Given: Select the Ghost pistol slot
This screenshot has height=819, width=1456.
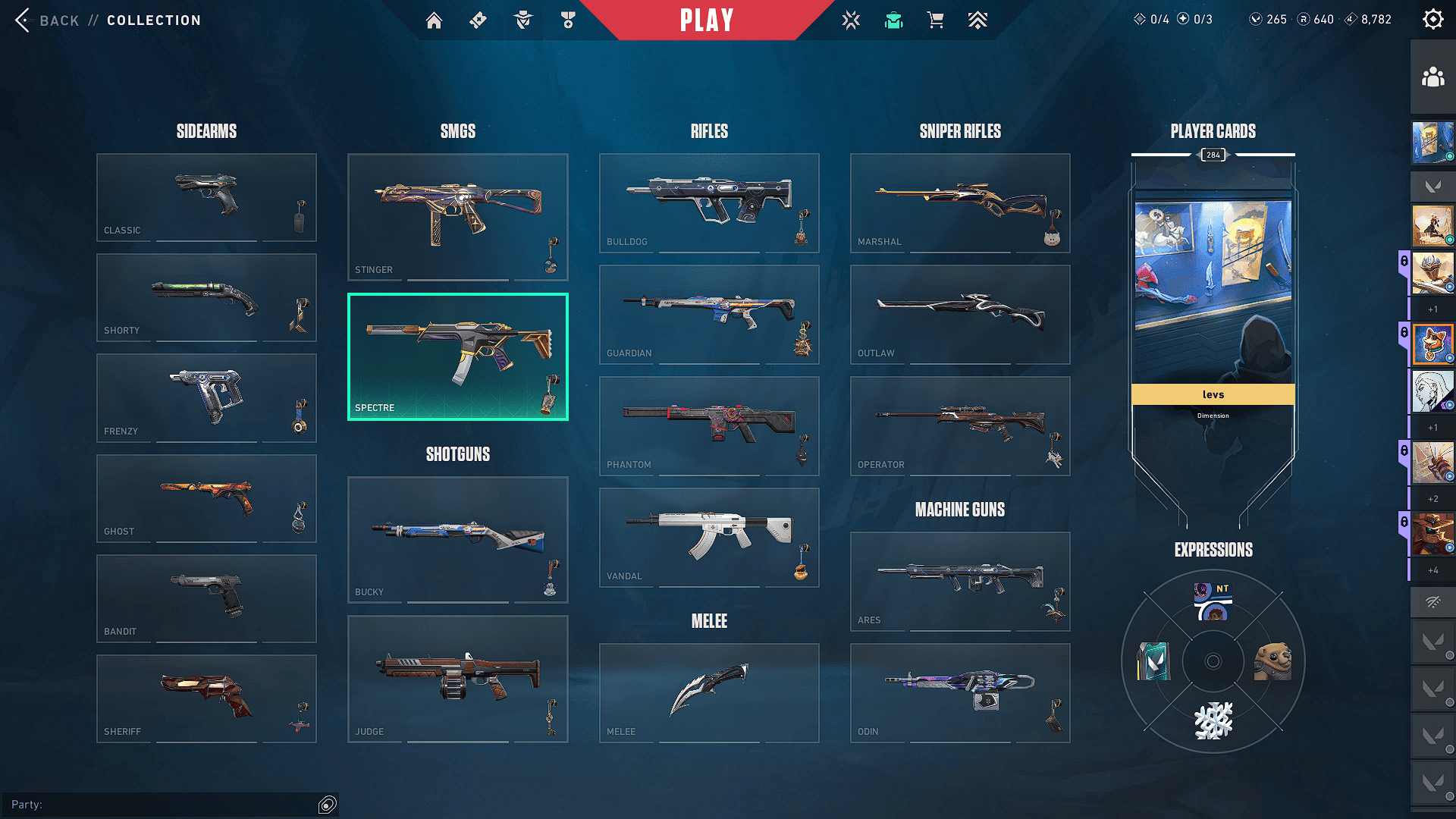Looking at the screenshot, I should (206, 498).
